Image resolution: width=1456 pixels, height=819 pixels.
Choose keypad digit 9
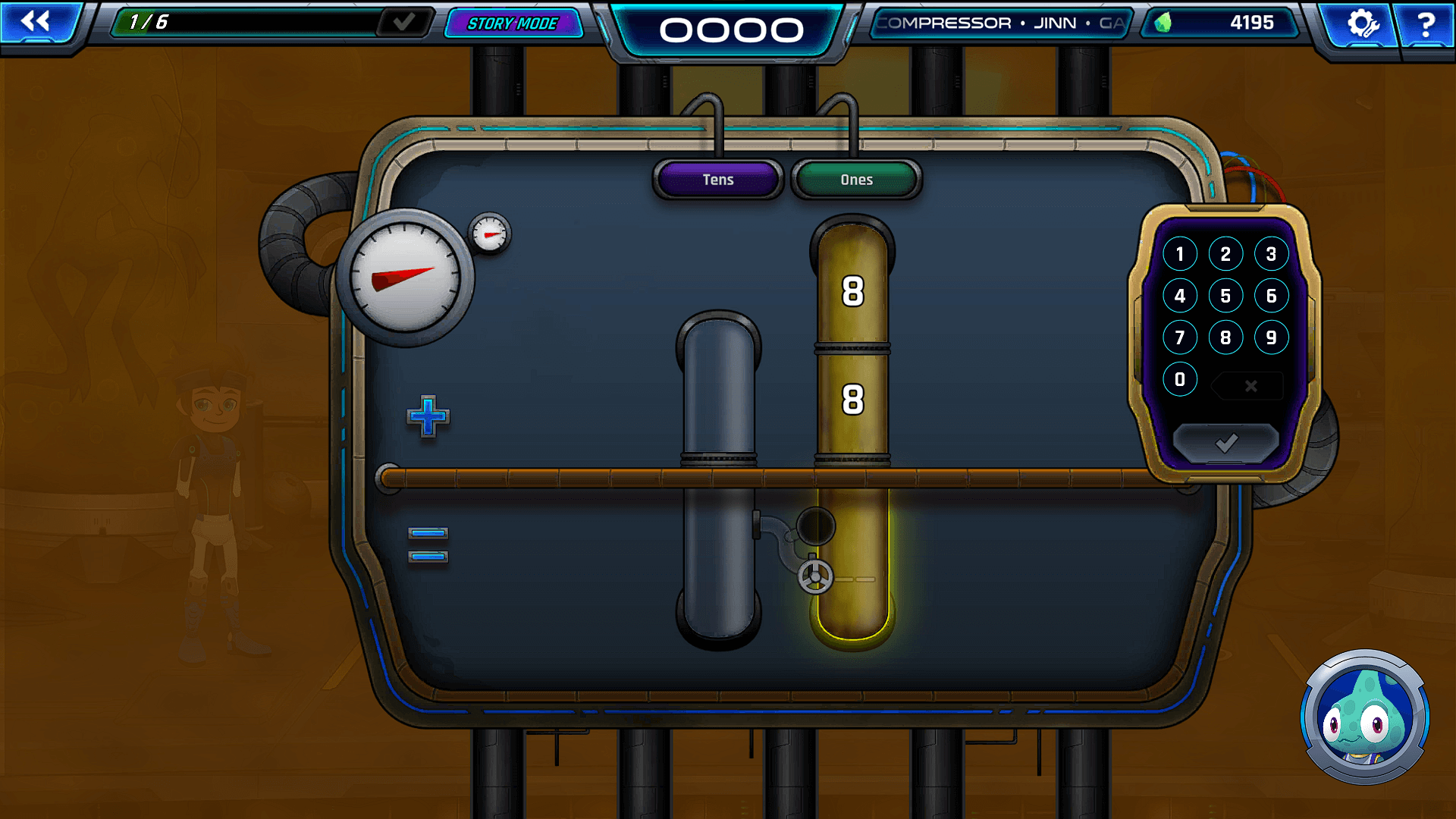[x=1271, y=337]
